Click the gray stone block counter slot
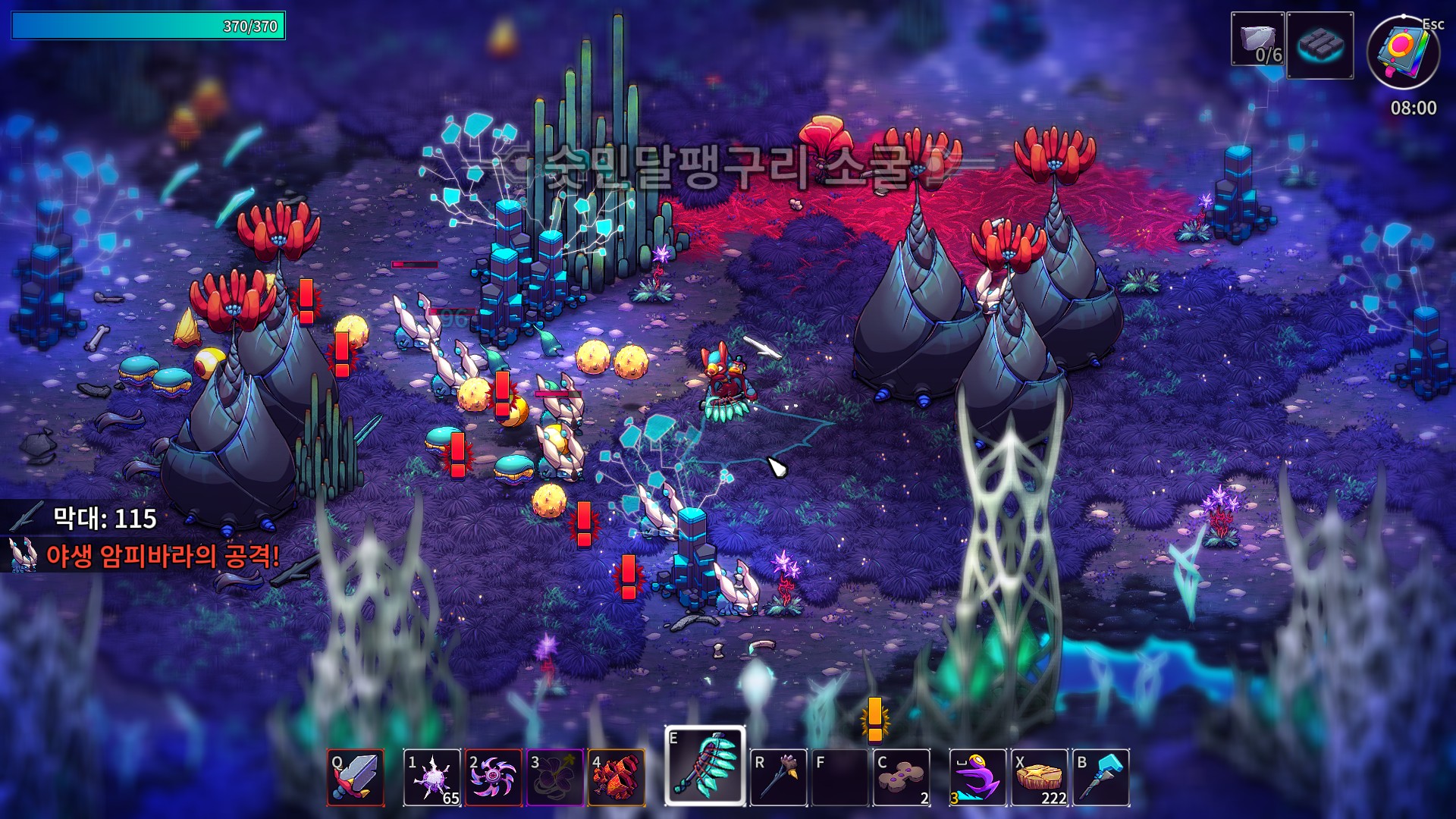Image resolution: width=1456 pixels, height=819 pixels. 1257,39
